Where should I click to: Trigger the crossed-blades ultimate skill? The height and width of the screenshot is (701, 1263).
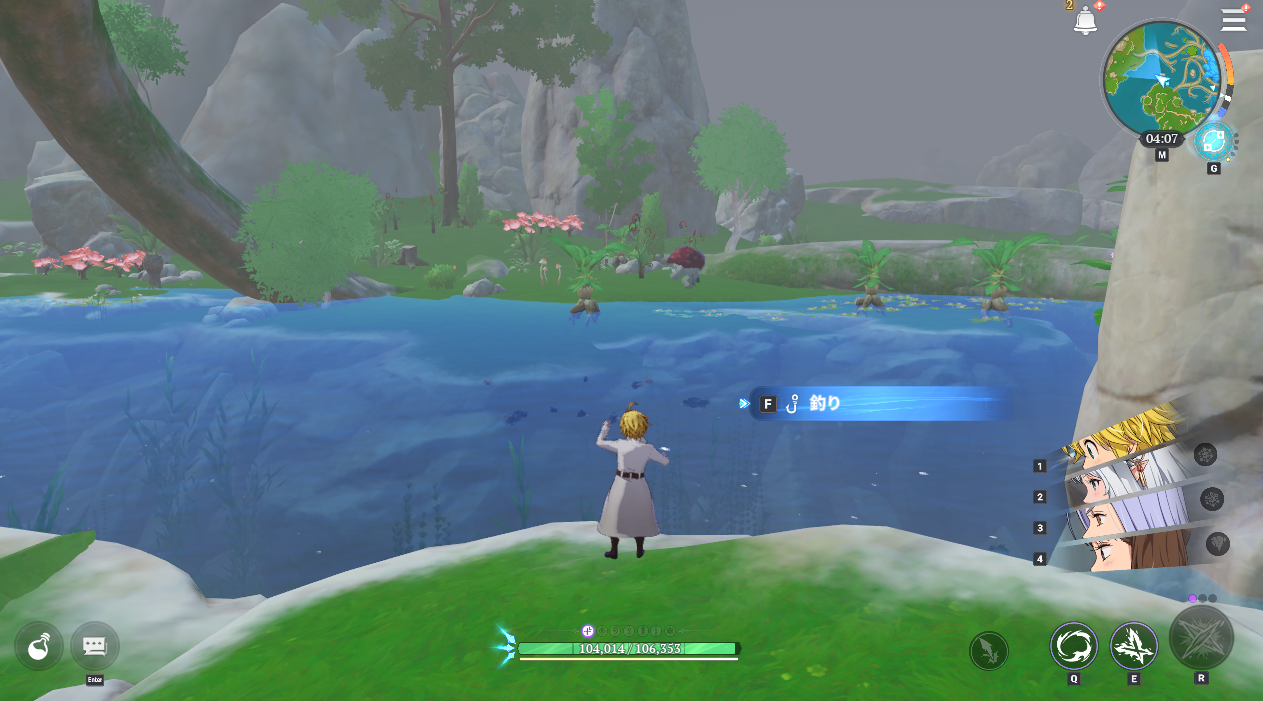[1201, 637]
